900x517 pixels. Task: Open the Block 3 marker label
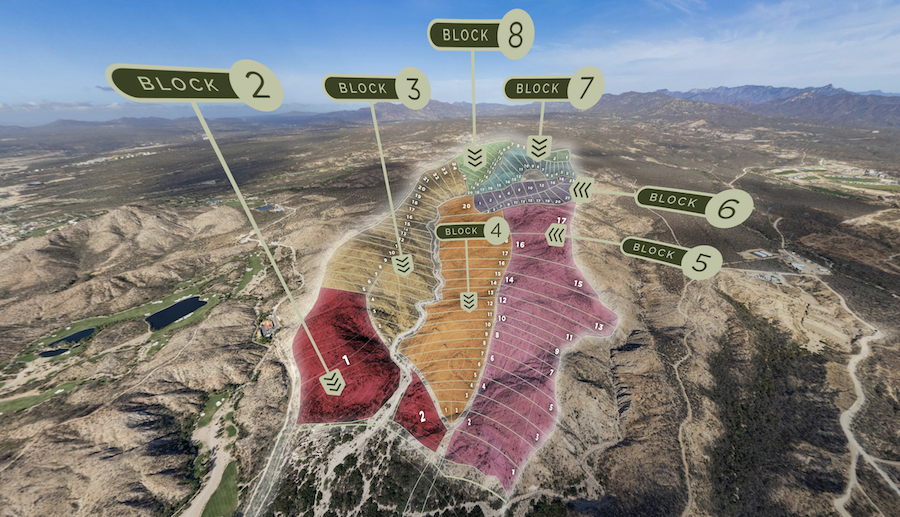tap(376, 88)
